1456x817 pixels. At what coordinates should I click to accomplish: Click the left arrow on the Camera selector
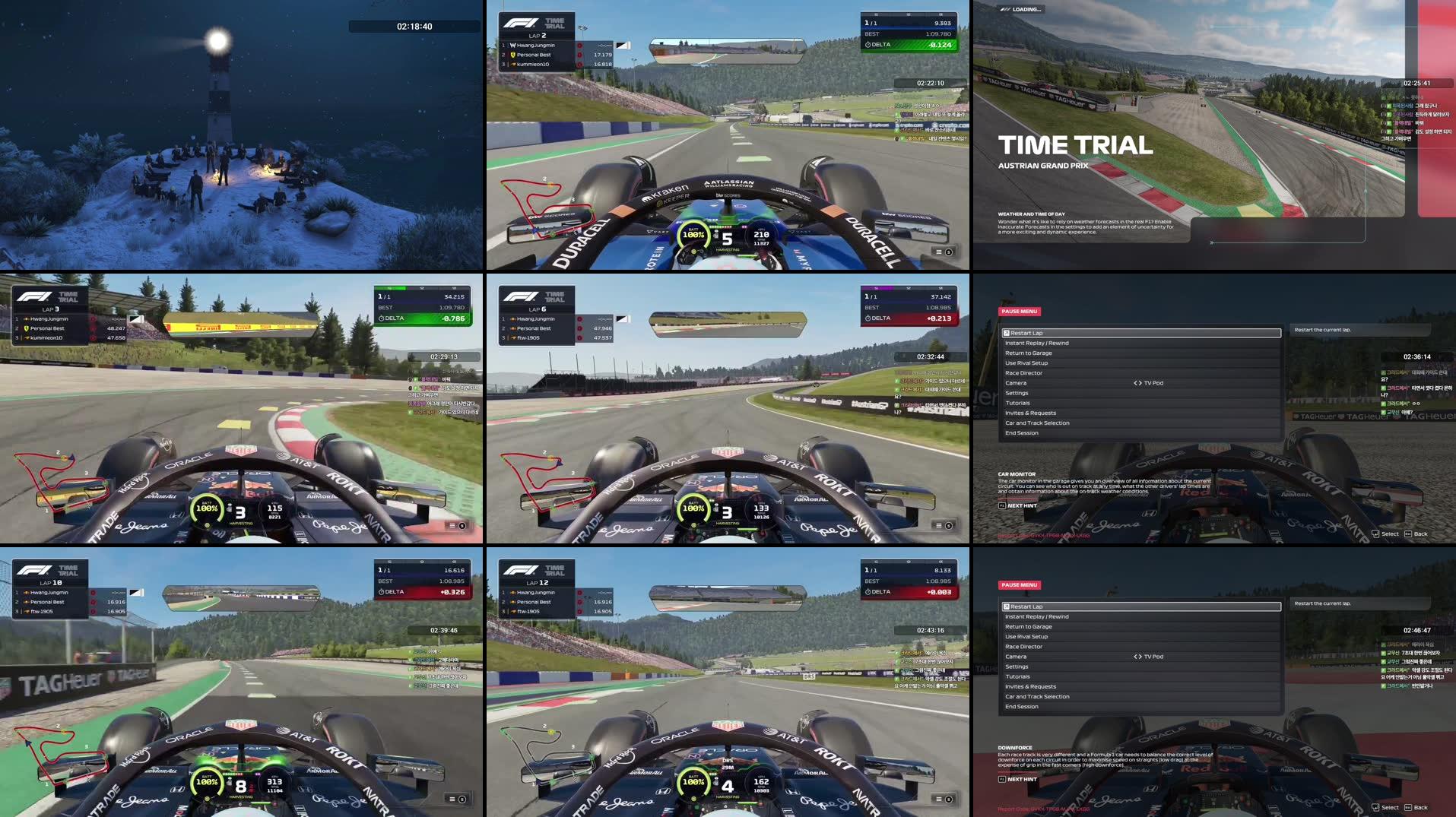tap(1135, 382)
